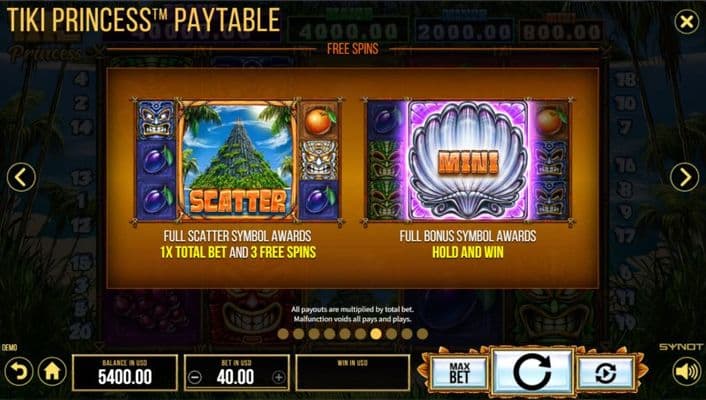Screen dimensions: 706x400
Task: Decrease the bet with the minus button
Action: point(196,378)
